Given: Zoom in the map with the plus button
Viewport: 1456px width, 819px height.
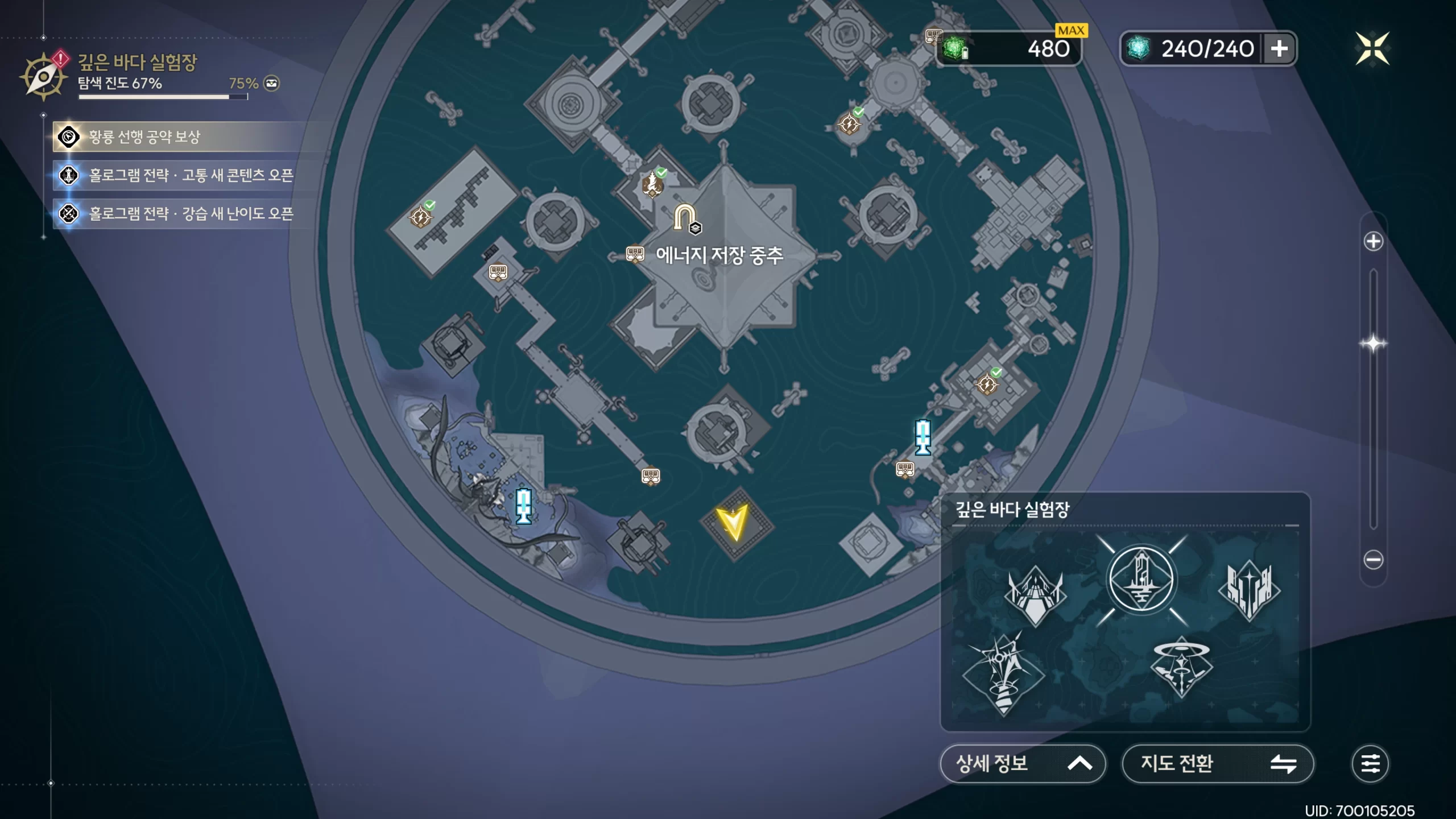Looking at the screenshot, I should tap(1373, 241).
